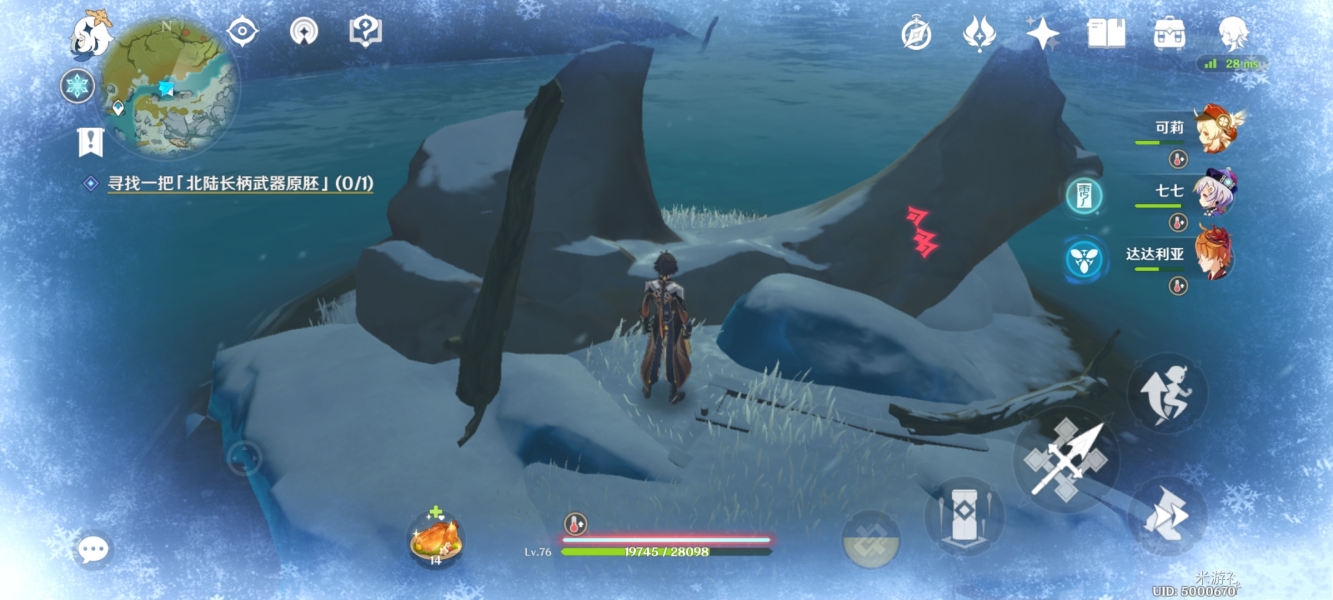Open the compass adventure icon
The width and height of the screenshot is (1333, 600).
coord(916,35)
